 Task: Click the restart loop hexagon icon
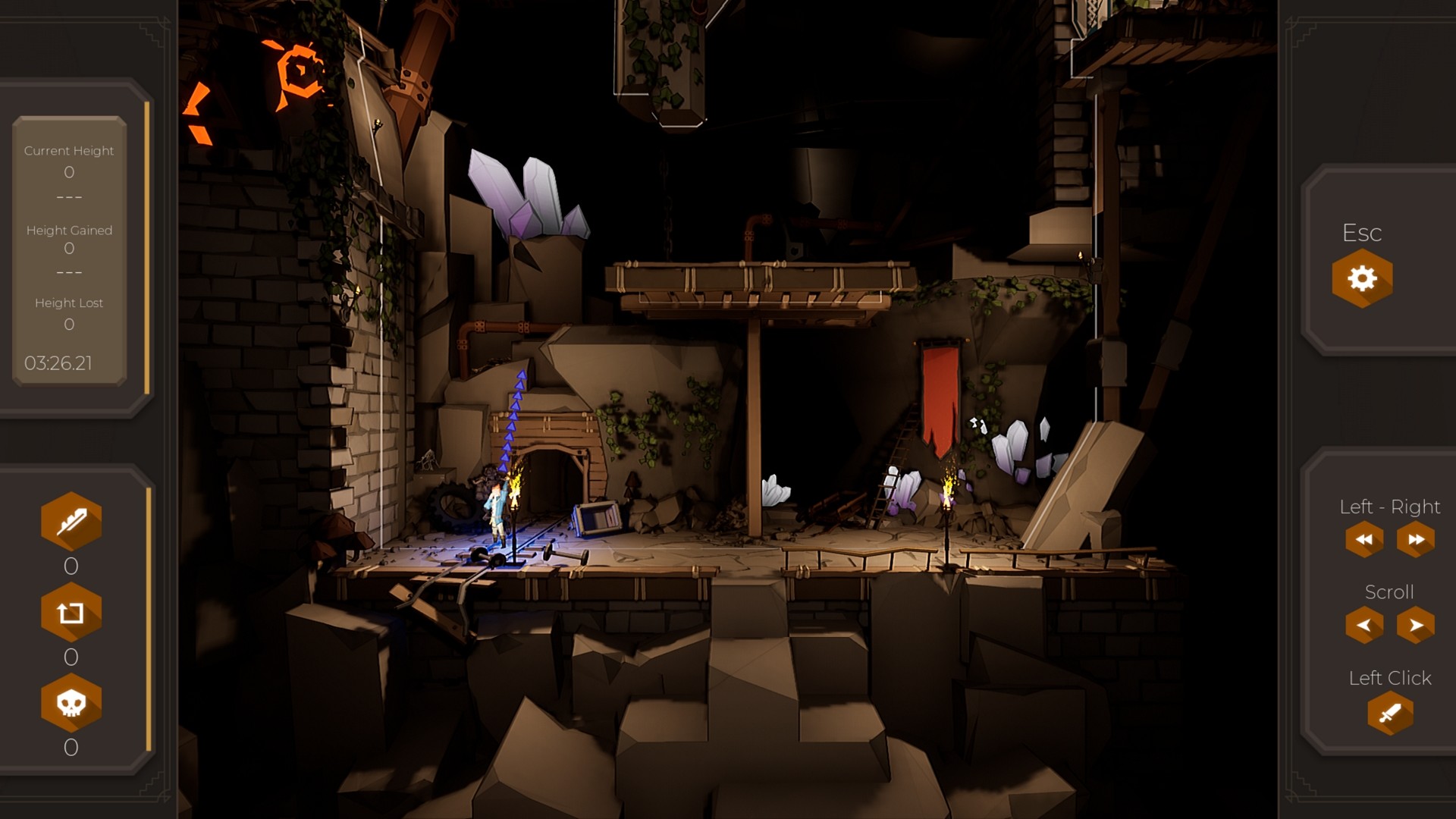point(71,613)
